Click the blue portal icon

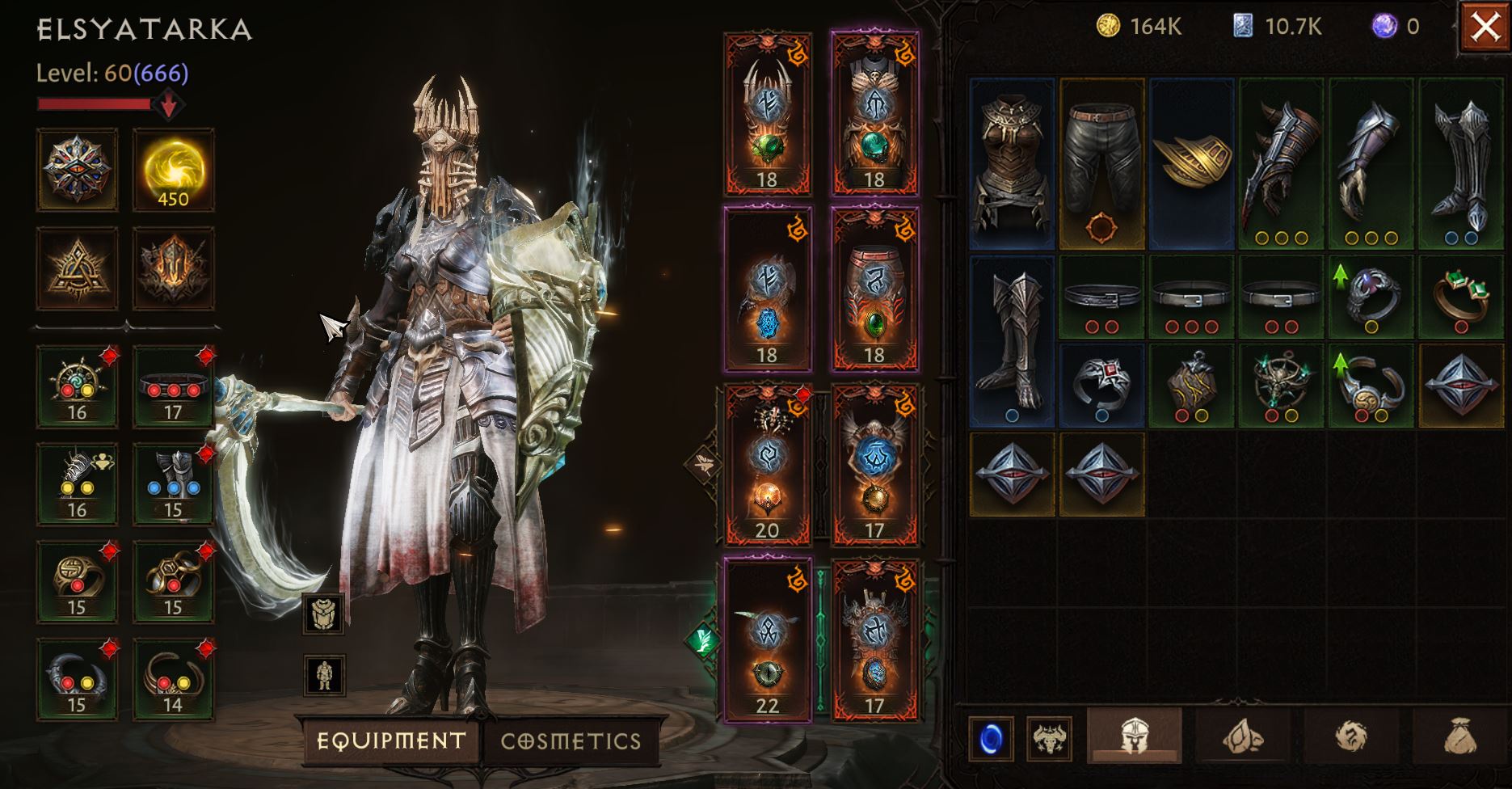991,739
